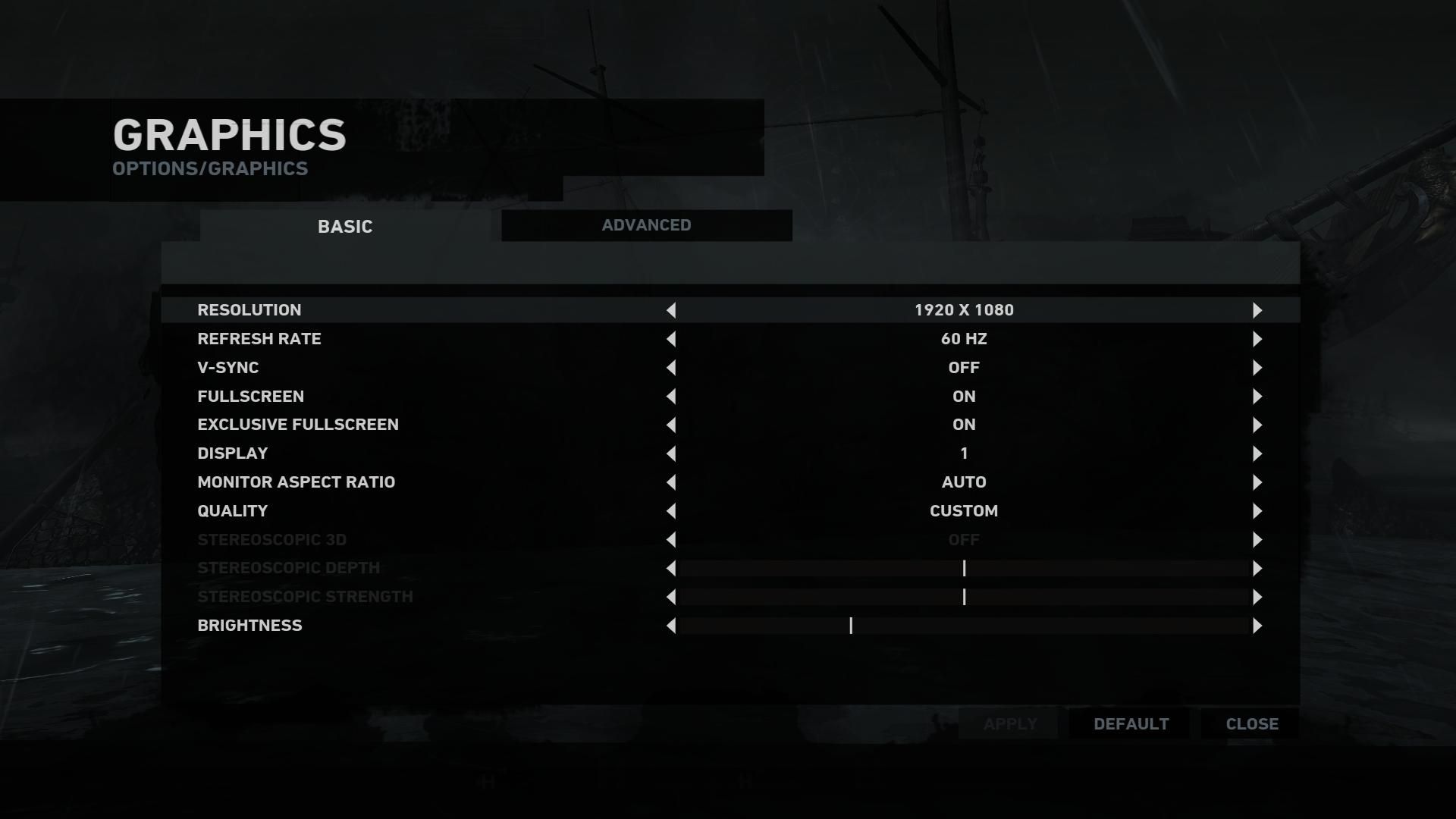This screenshot has height=819, width=1456.
Task: Advance Quality preset with the right arrow
Action: (1257, 511)
